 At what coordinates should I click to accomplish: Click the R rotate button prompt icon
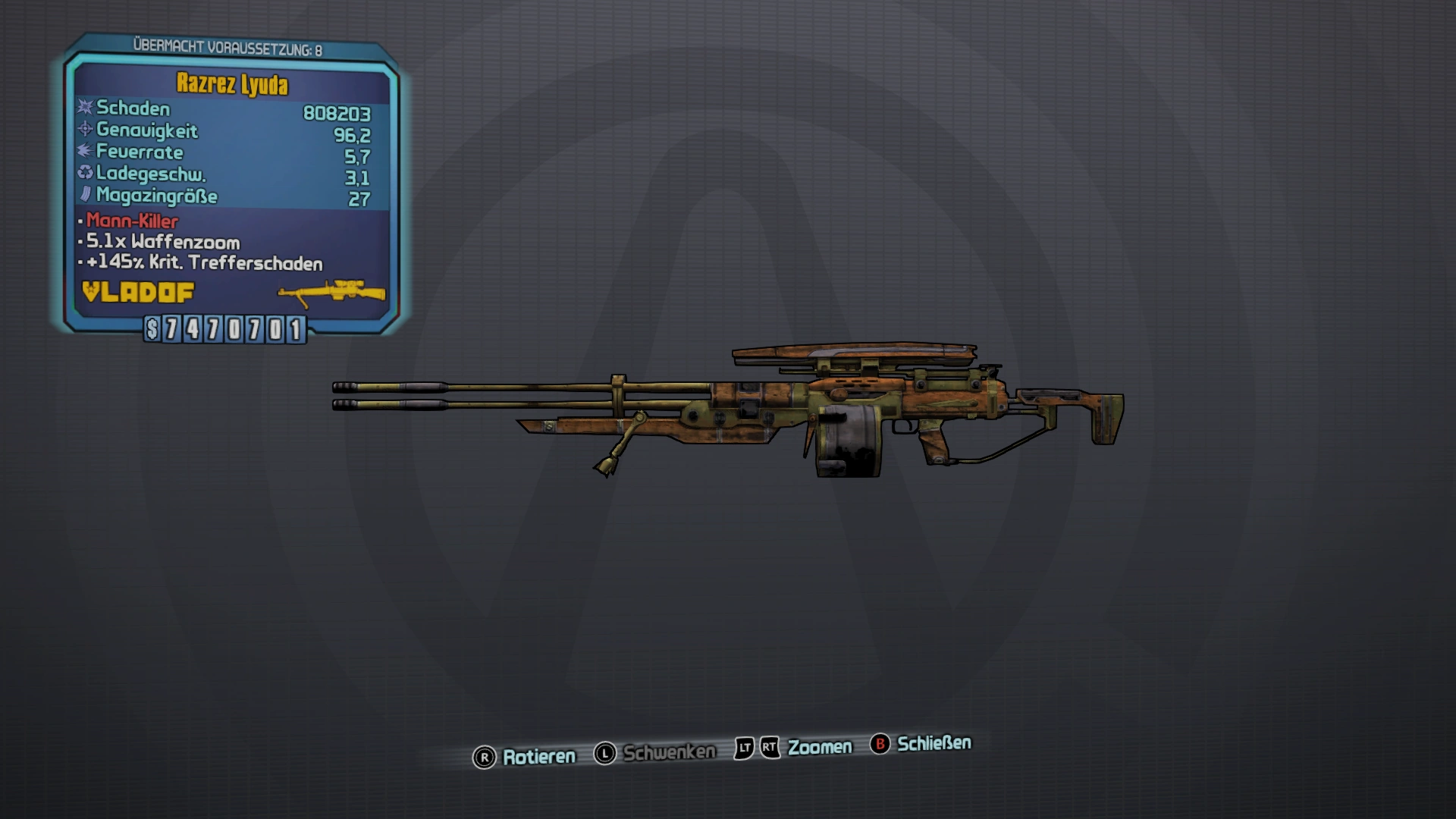pyautogui.click(x=484, y=756)
